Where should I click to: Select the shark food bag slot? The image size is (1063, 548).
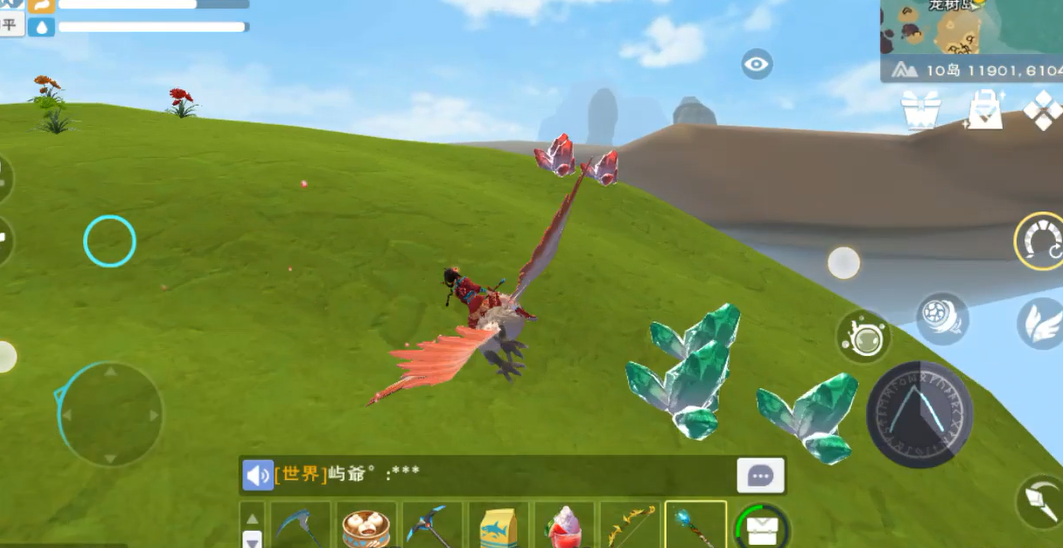[x=498, y=525]
